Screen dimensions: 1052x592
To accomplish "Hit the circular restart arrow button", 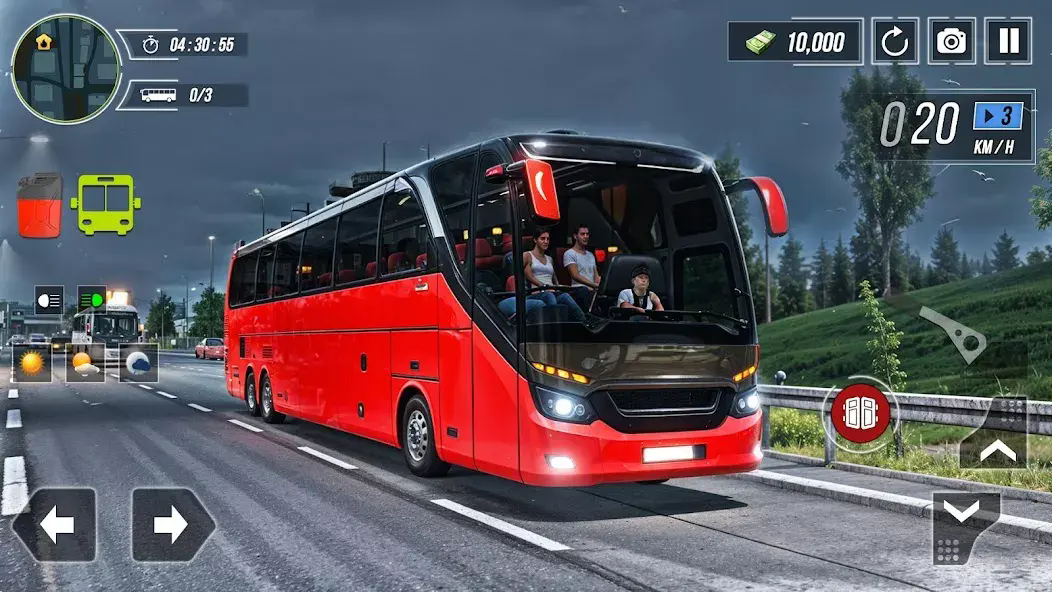I will tap(895, 41).
